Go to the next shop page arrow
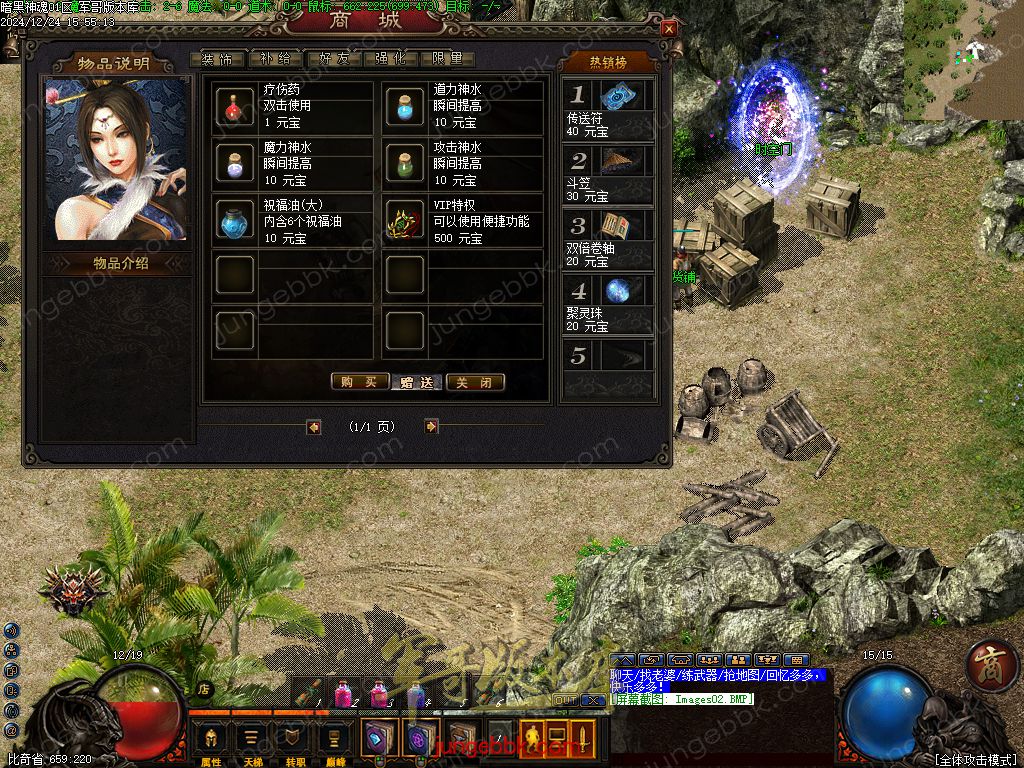This screenshot has height=768, width=1024. (431, 426)
